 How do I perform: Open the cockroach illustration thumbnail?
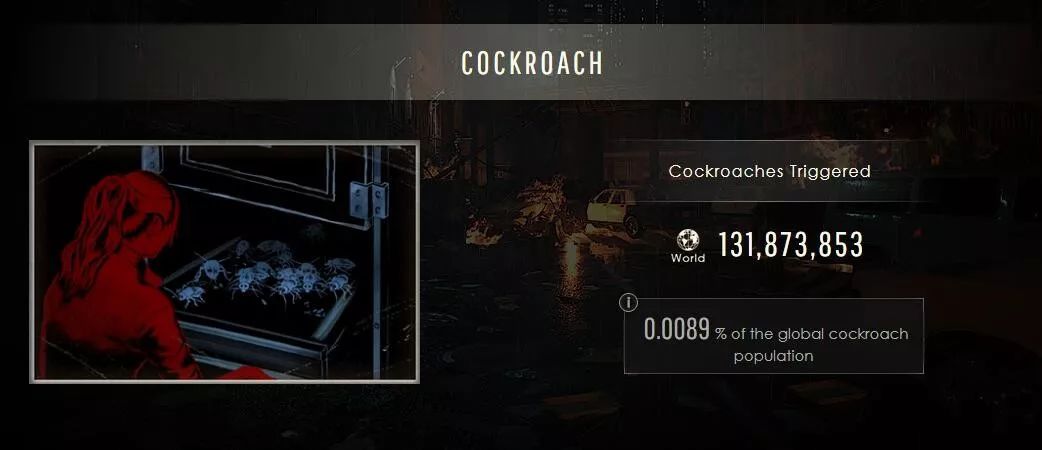224,261
